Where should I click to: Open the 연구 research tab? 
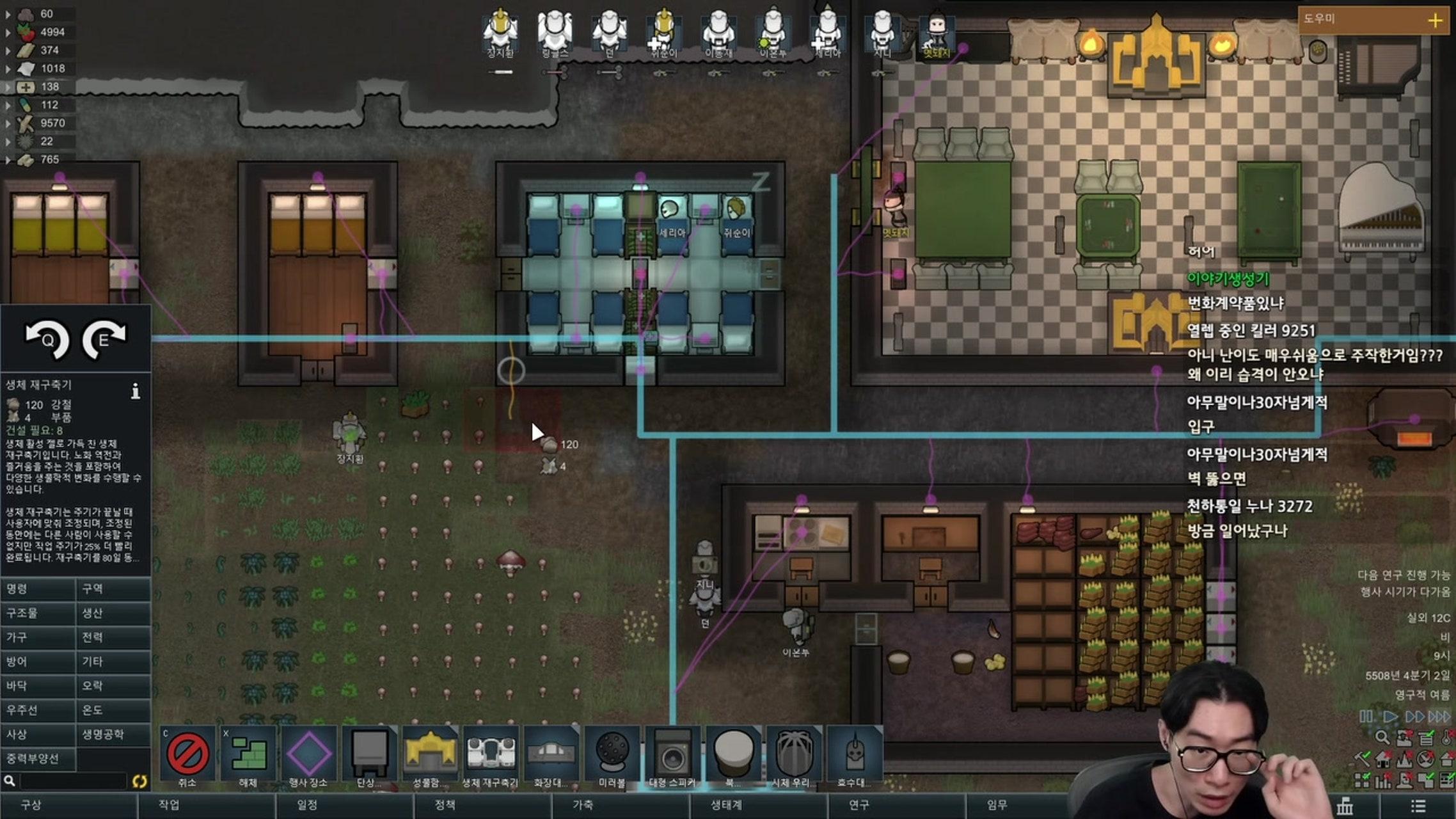pos(859,805)
